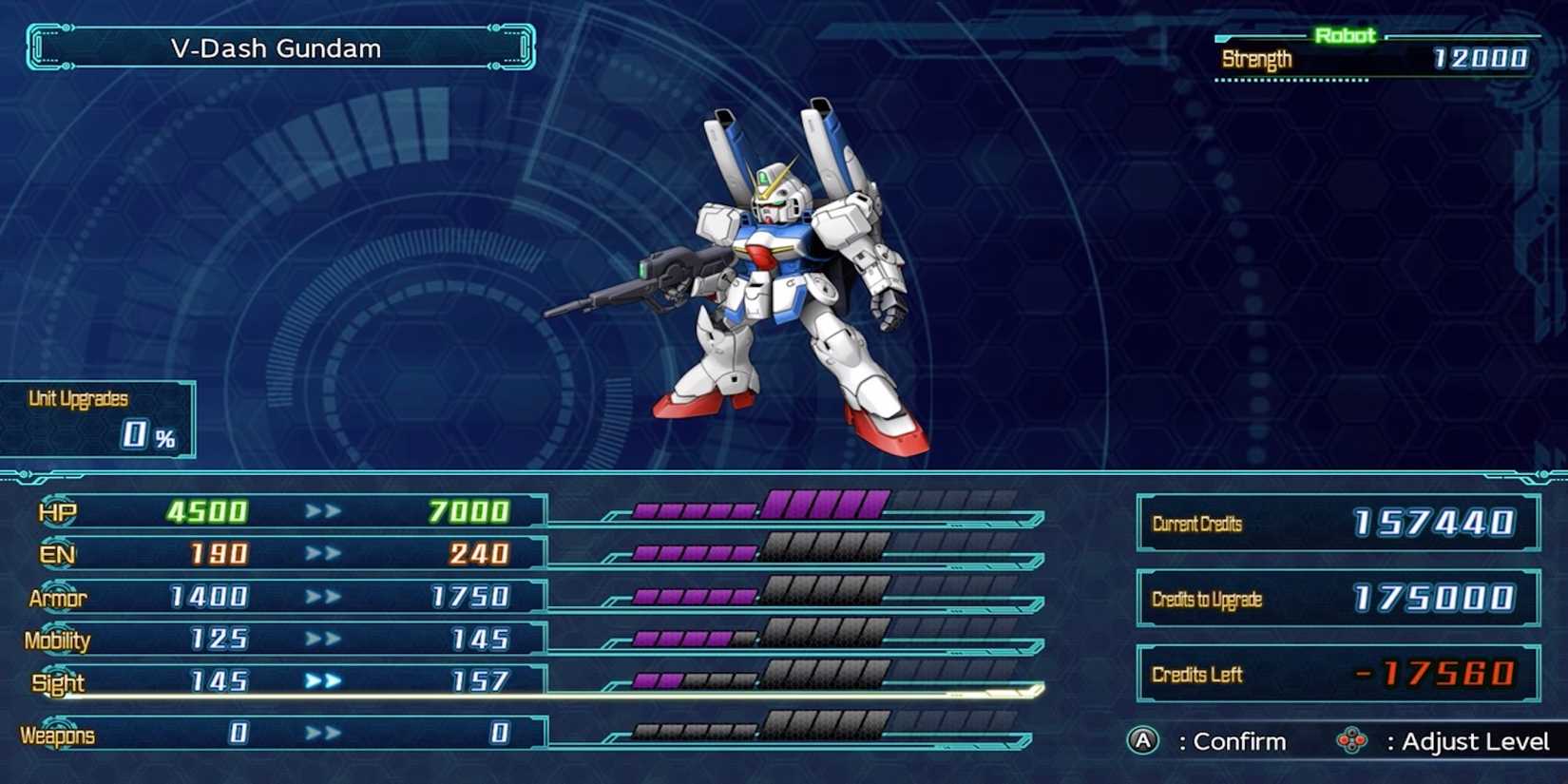Expand the EN upgrade arrows
1568x784 pixels.
(x=321, y=554)
